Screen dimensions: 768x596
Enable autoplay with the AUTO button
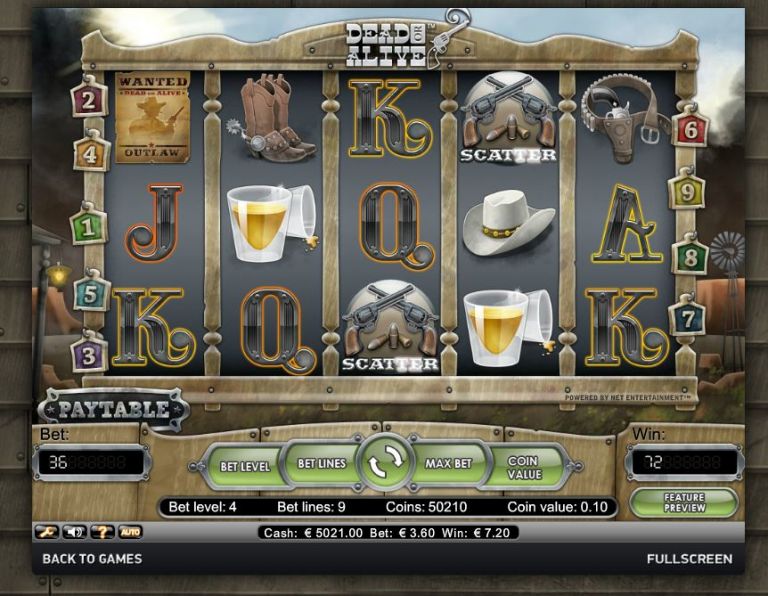(130, 532)
